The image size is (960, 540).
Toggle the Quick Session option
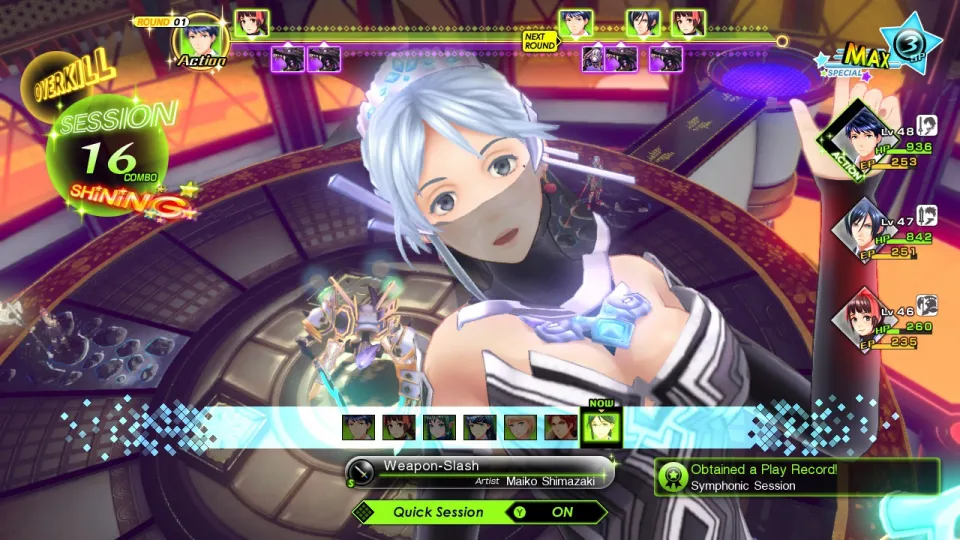tap(480, 512)
